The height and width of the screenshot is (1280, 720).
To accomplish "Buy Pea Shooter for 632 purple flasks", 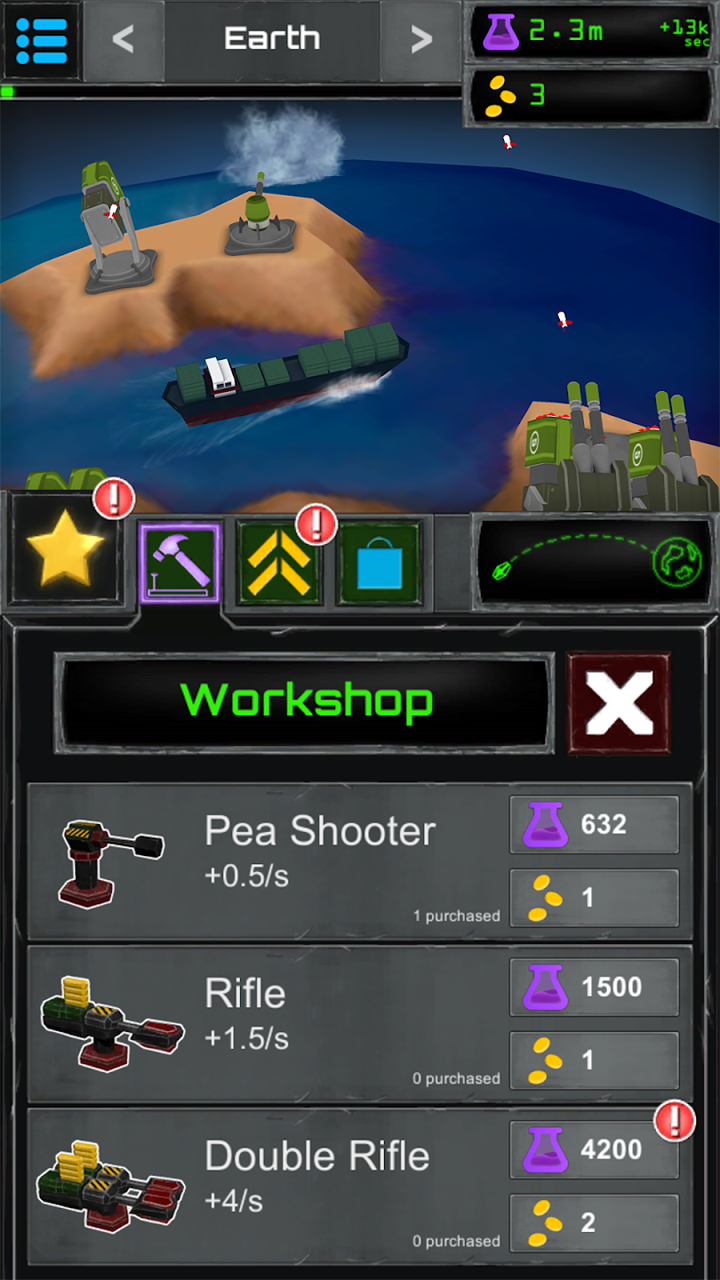I will pyautogui.click(x=594, y=825).
